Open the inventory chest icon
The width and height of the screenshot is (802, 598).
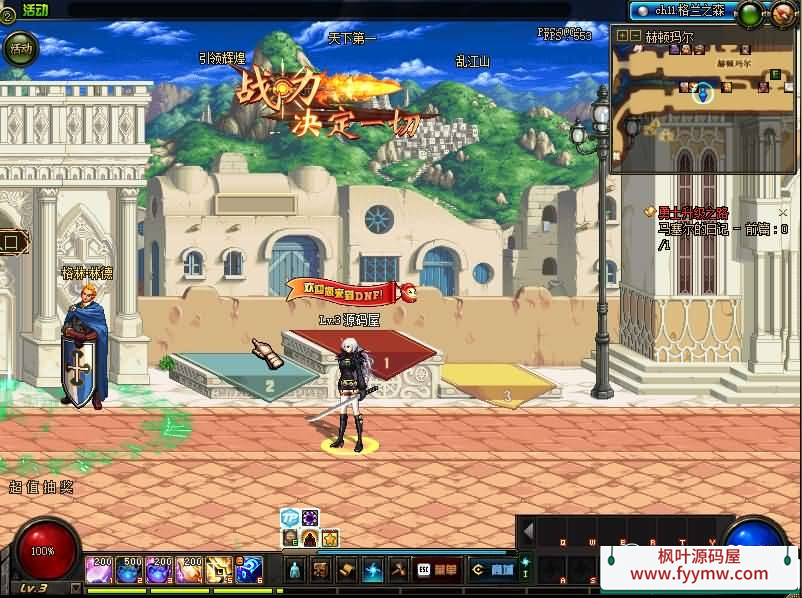pyautogui.click(x=321, y=570)
